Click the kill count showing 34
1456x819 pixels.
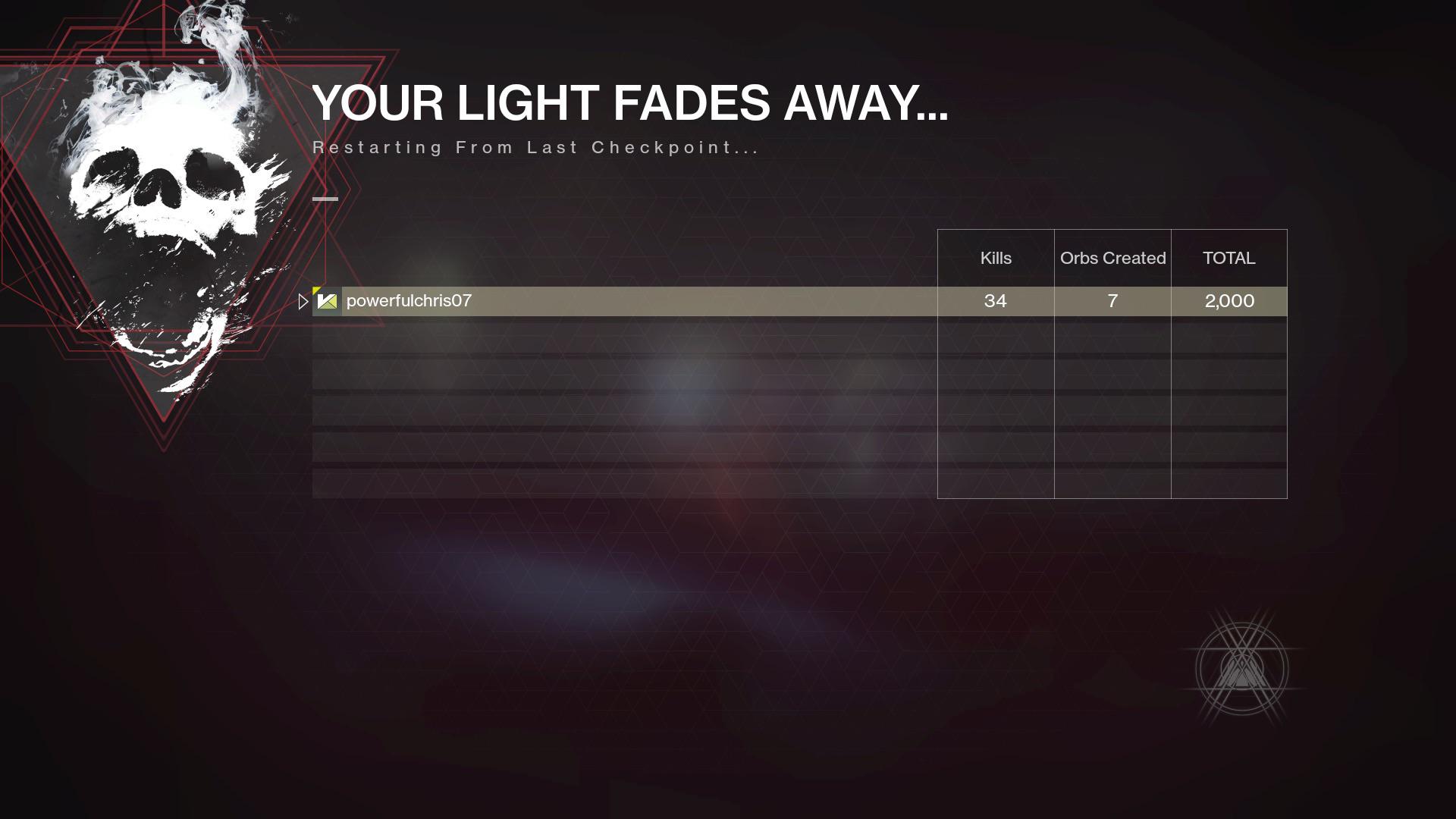996,301
